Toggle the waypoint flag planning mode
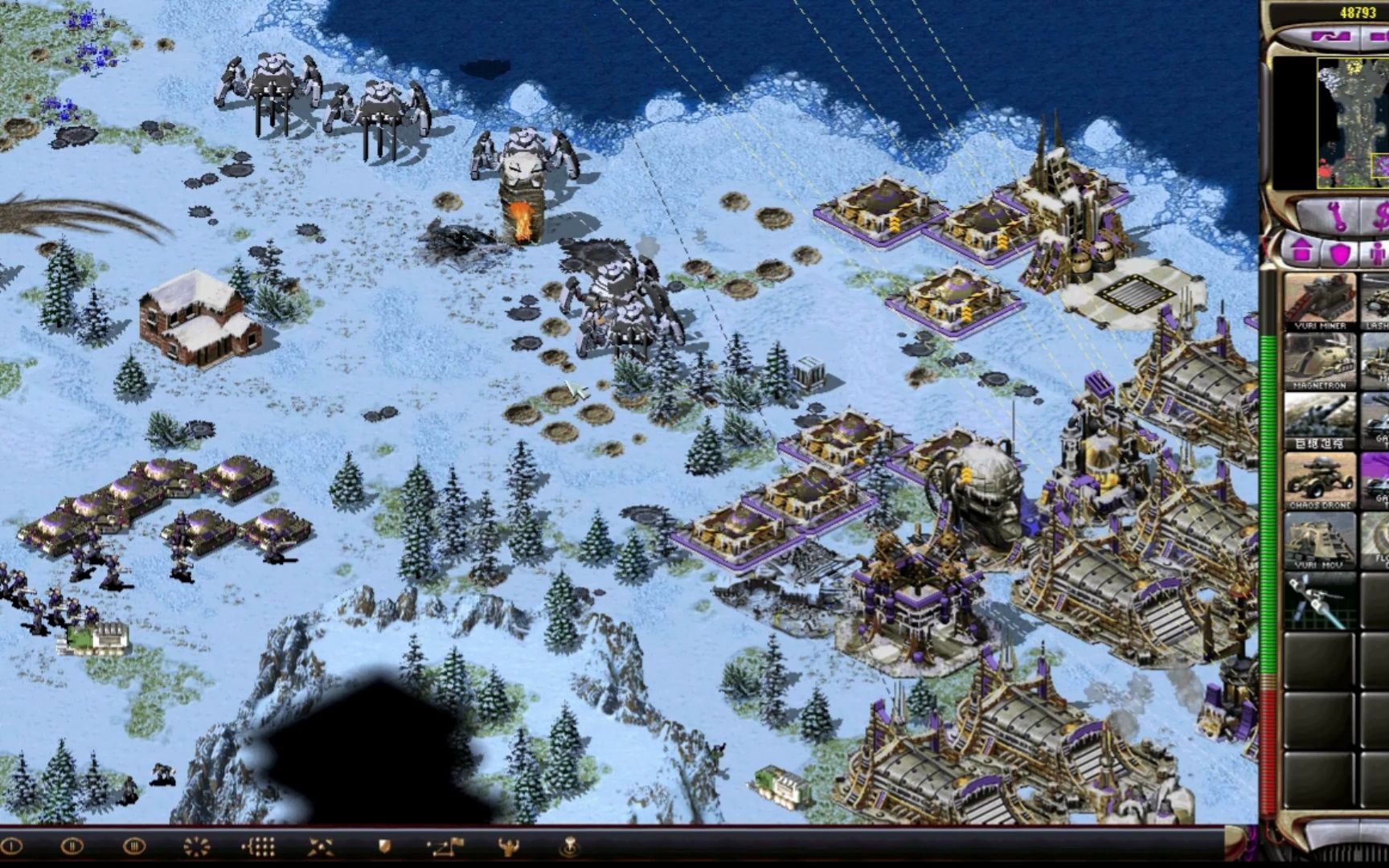 [x=446, y=845]
